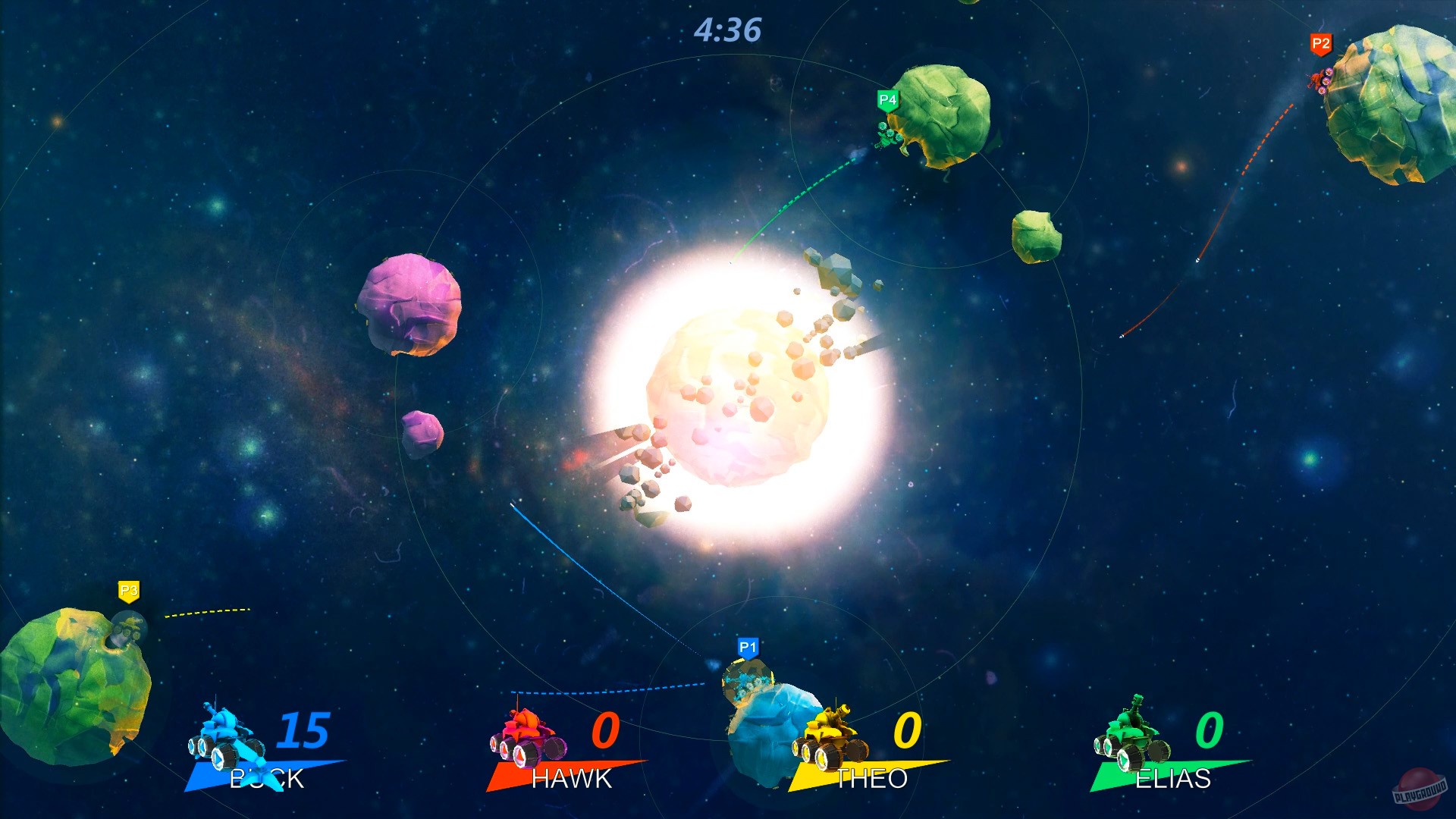1456x819 pixels.
Task: Select the BUCK name label
Action: tap(265, 777)
